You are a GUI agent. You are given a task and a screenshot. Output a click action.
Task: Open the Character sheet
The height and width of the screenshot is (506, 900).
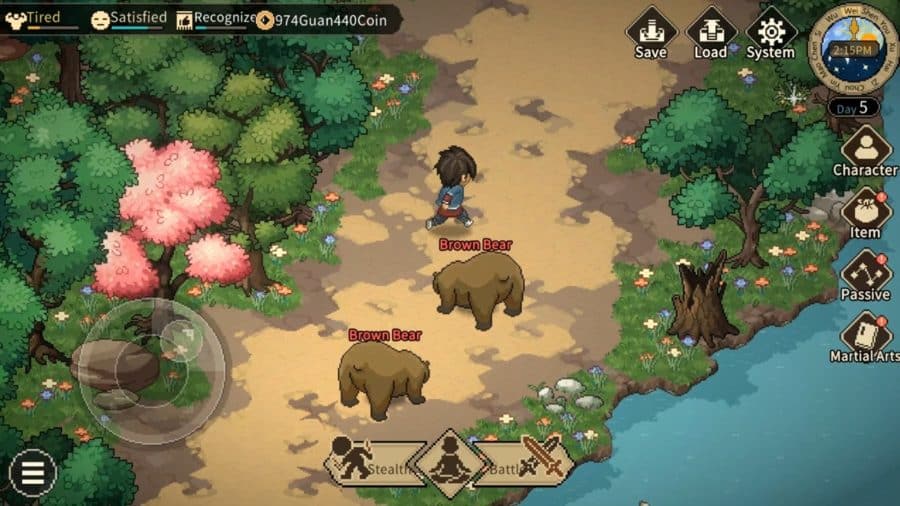coord(865,151)
